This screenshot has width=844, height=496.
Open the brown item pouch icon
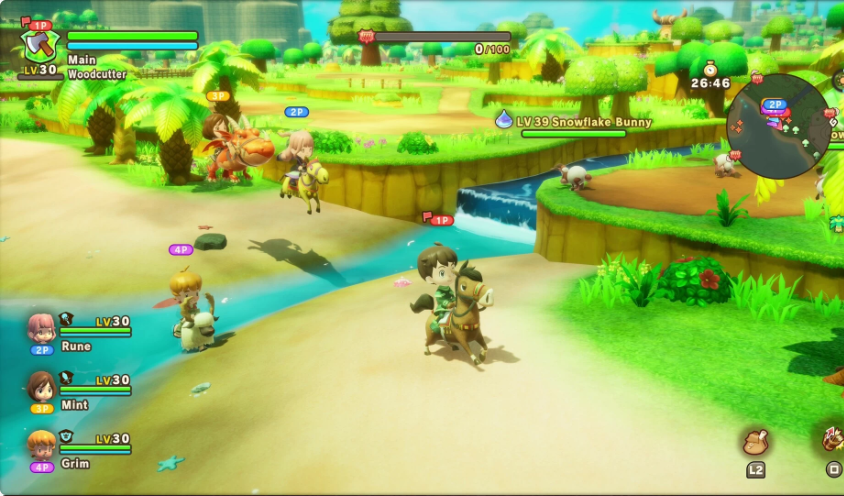(x=755, y=442)
